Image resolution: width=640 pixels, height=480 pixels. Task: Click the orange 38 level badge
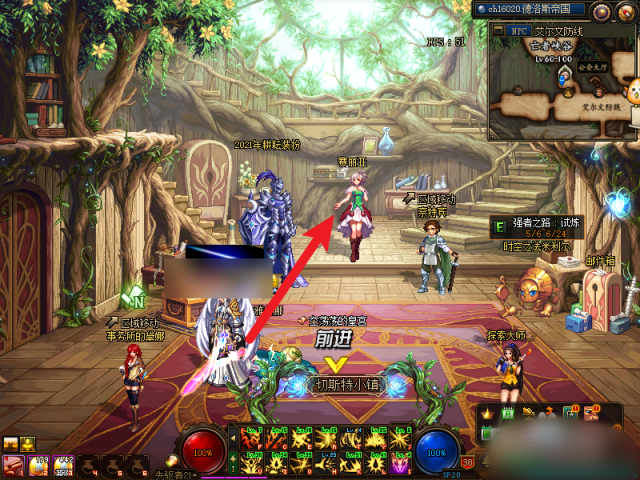click(467, 462)
